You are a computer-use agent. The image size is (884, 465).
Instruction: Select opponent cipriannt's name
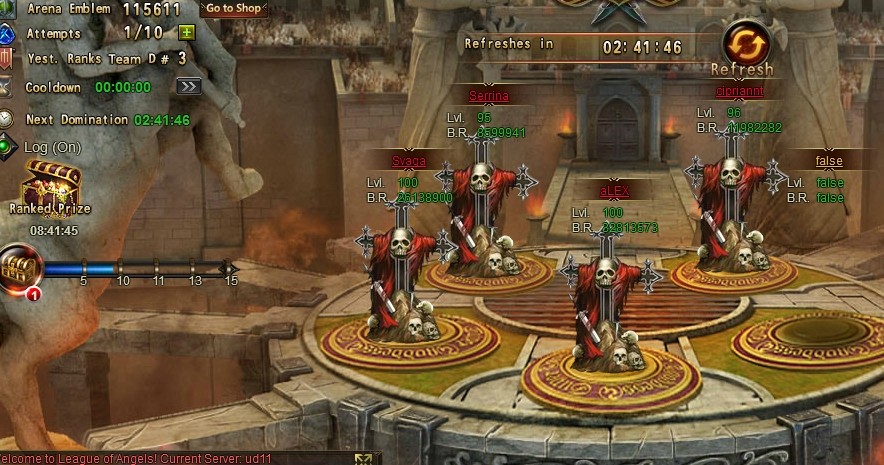[740, 91]
